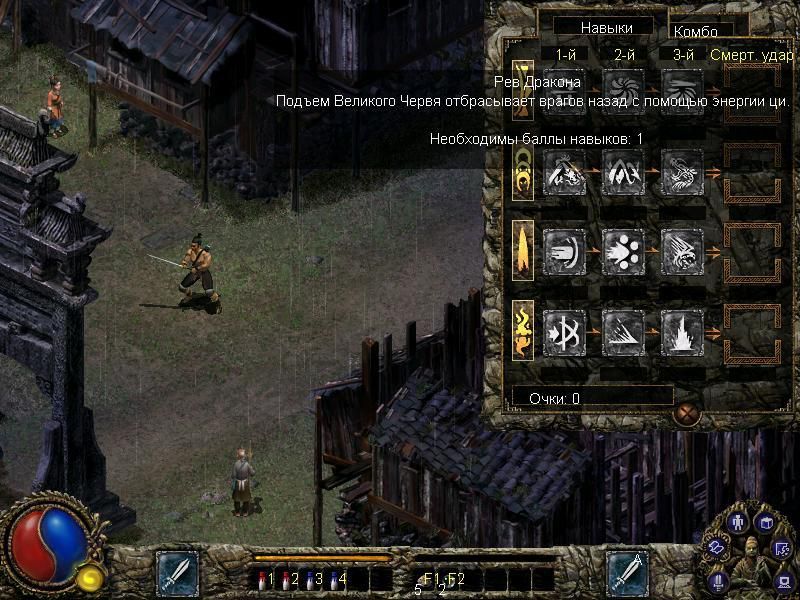Image resolution: width=800 pixels, height=600 pixels.
Task: Select the tiger claw strike skill
Action: coord(682,250)
